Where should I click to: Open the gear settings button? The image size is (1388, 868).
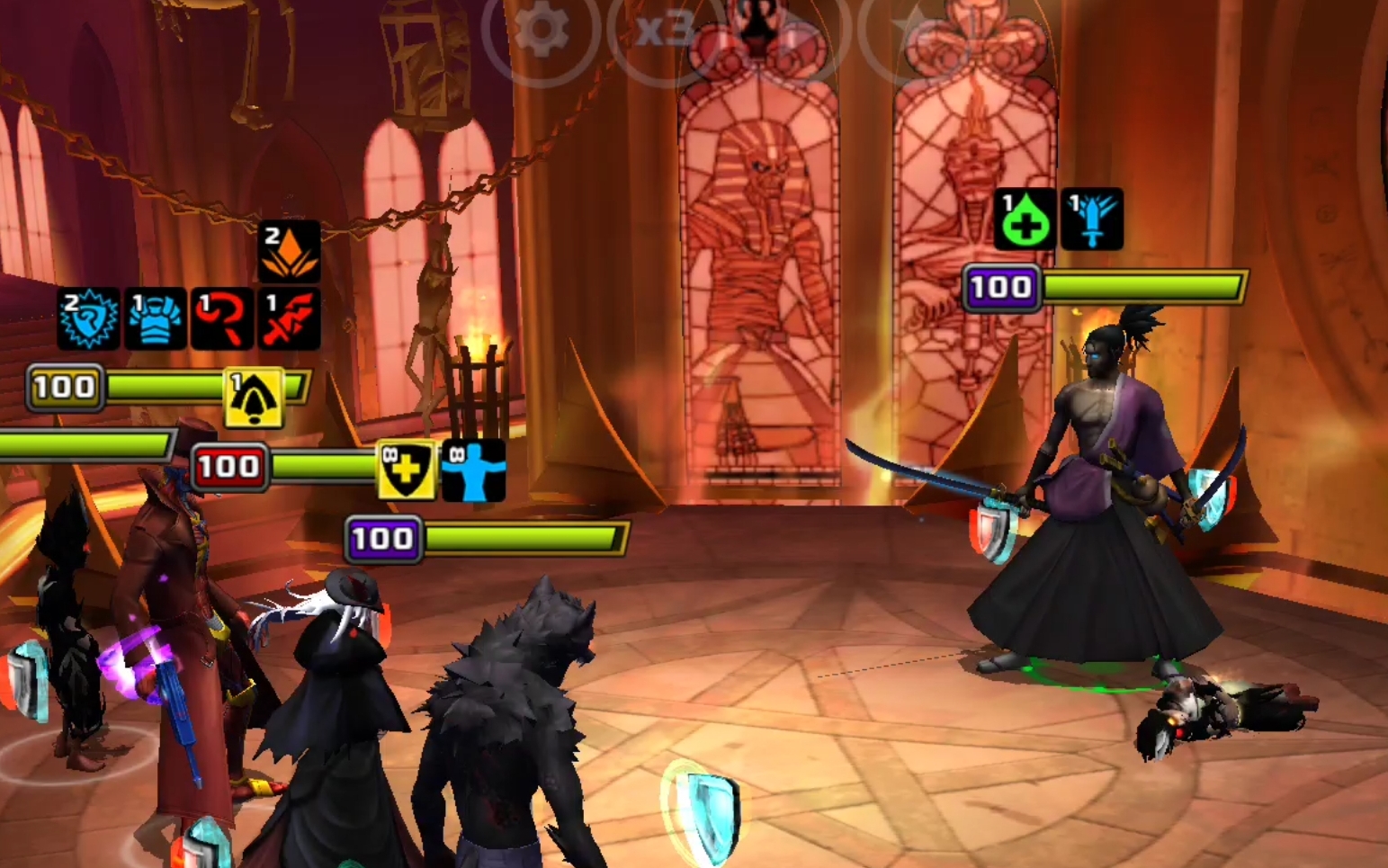[542, 31]
